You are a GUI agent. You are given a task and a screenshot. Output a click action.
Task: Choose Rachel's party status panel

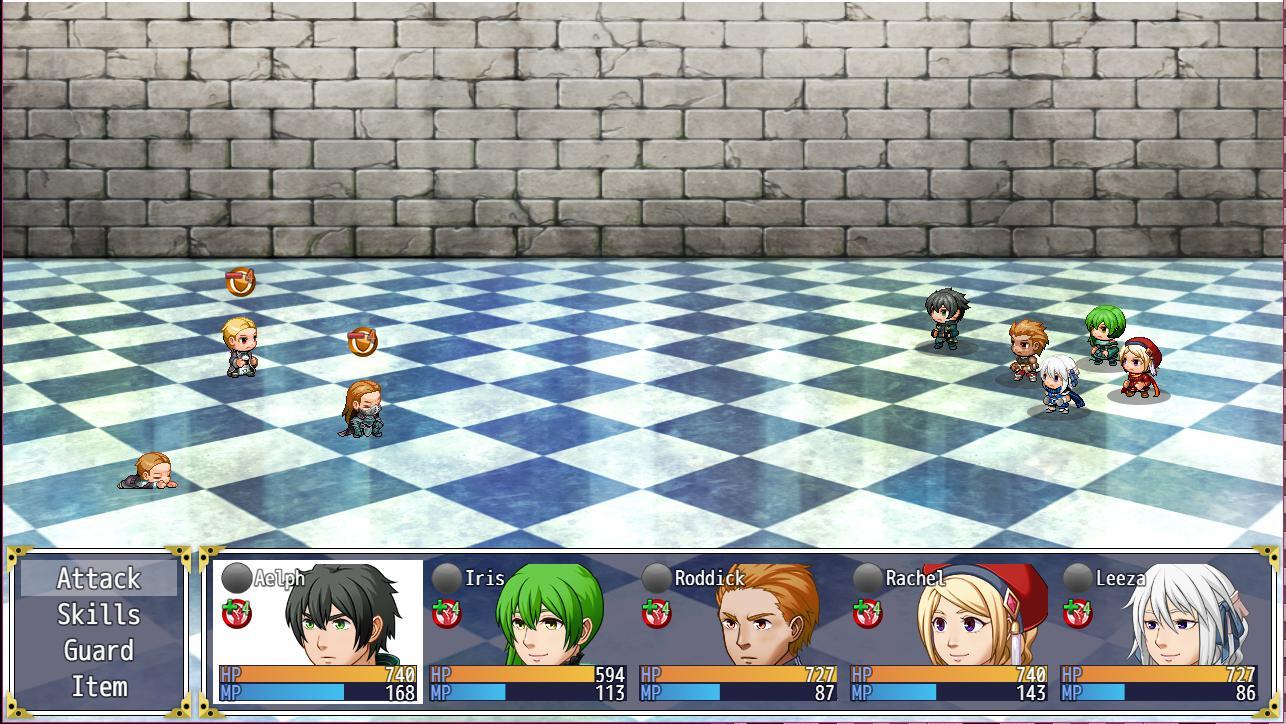tap(948, 631)
